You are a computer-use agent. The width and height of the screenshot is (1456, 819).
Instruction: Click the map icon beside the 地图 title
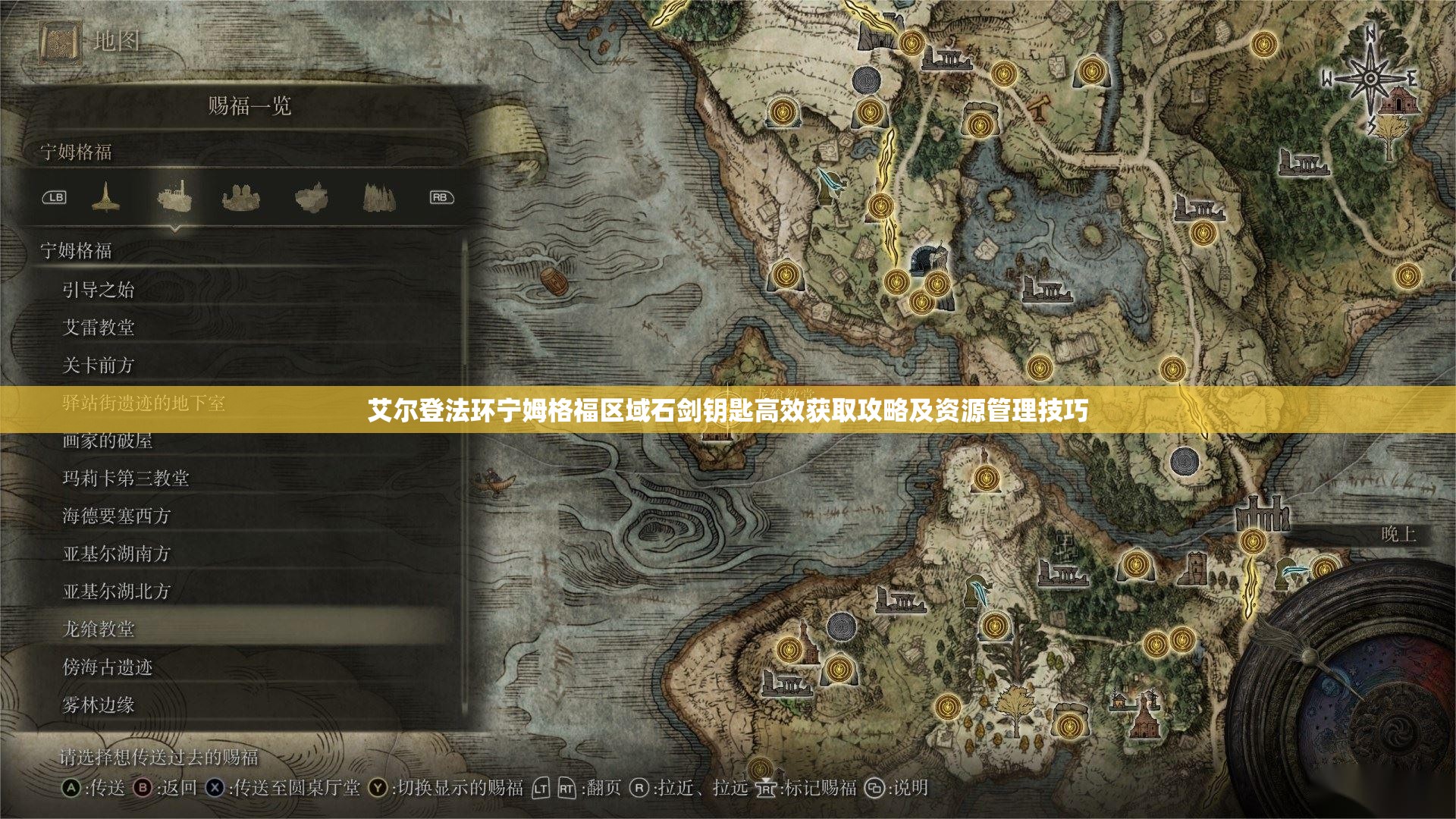[61, 42]
